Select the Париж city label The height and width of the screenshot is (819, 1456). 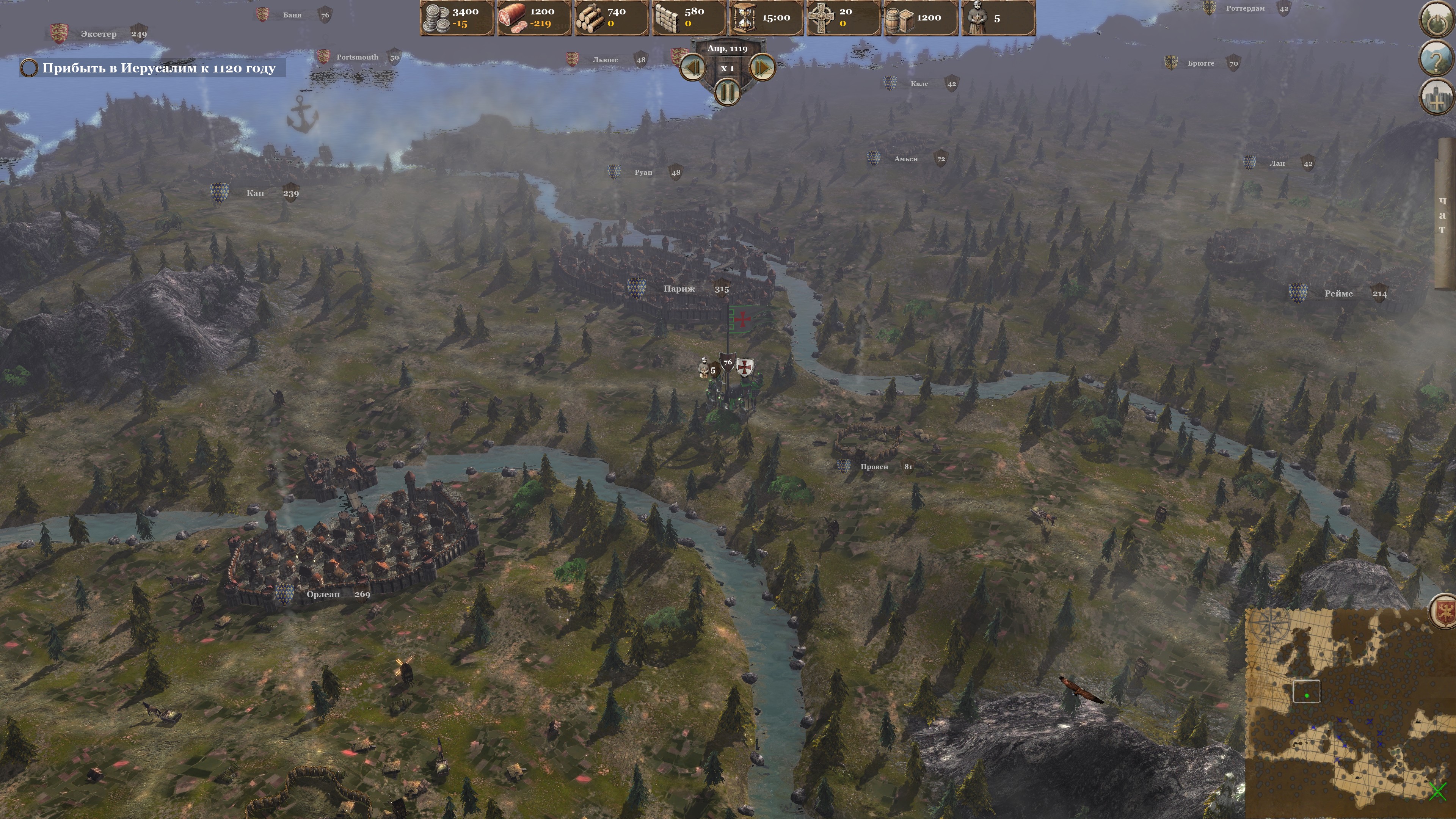(x=679, y=289)
